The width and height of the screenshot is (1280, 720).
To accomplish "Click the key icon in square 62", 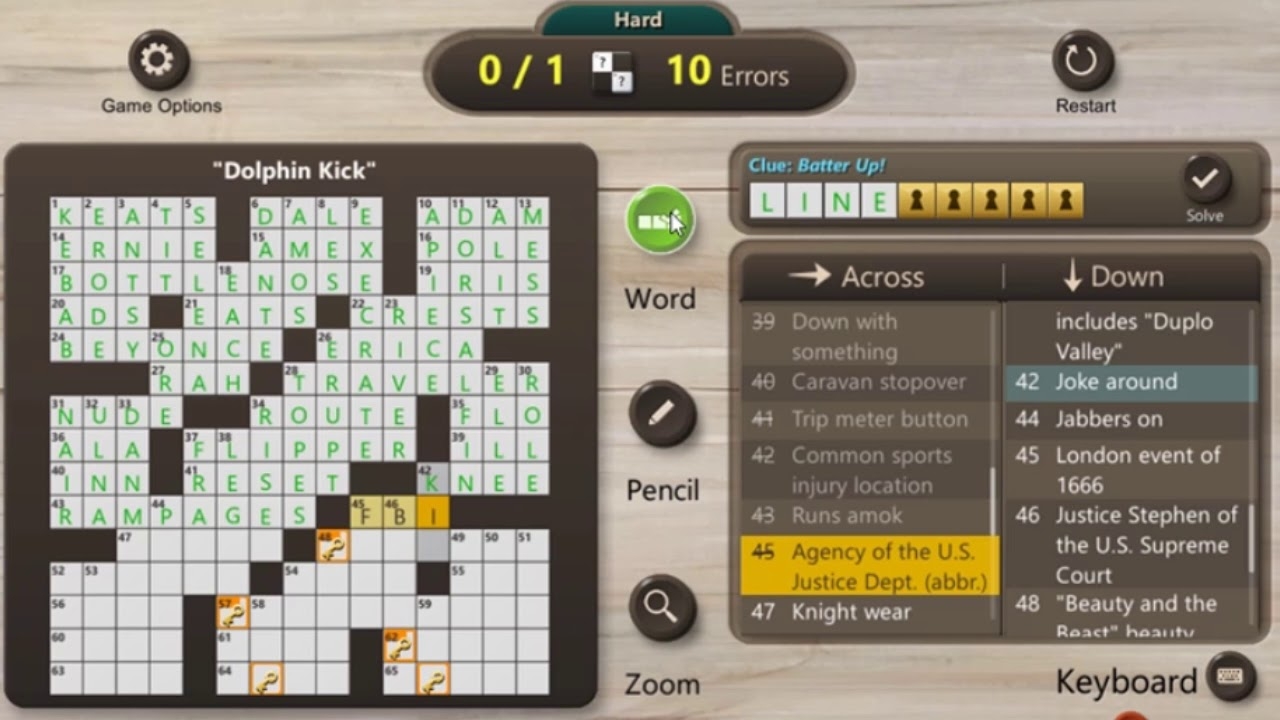I will (400, 647).
